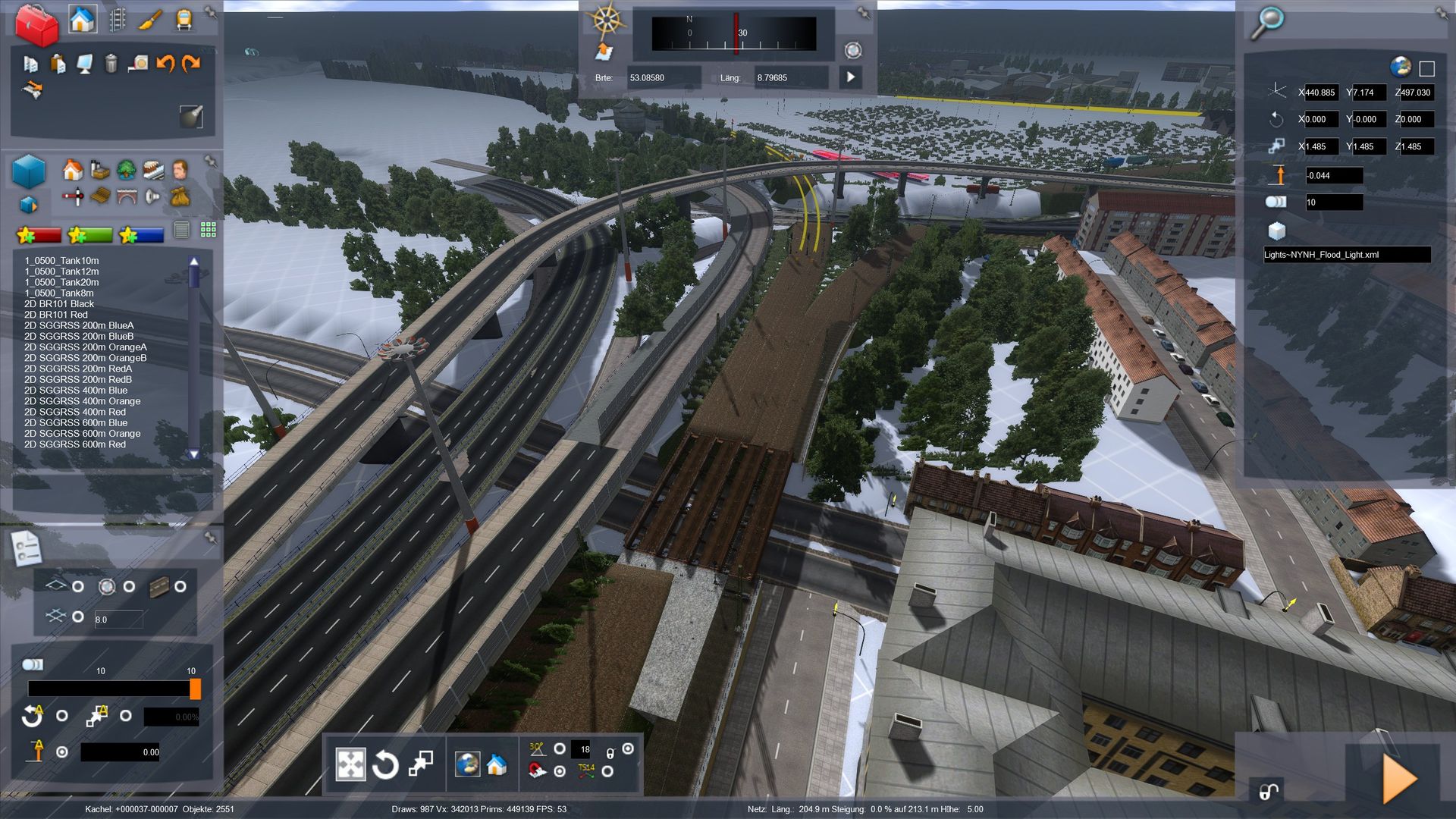
Task: Open the yellow train scenario tool
Action: [x=184, y=20]
